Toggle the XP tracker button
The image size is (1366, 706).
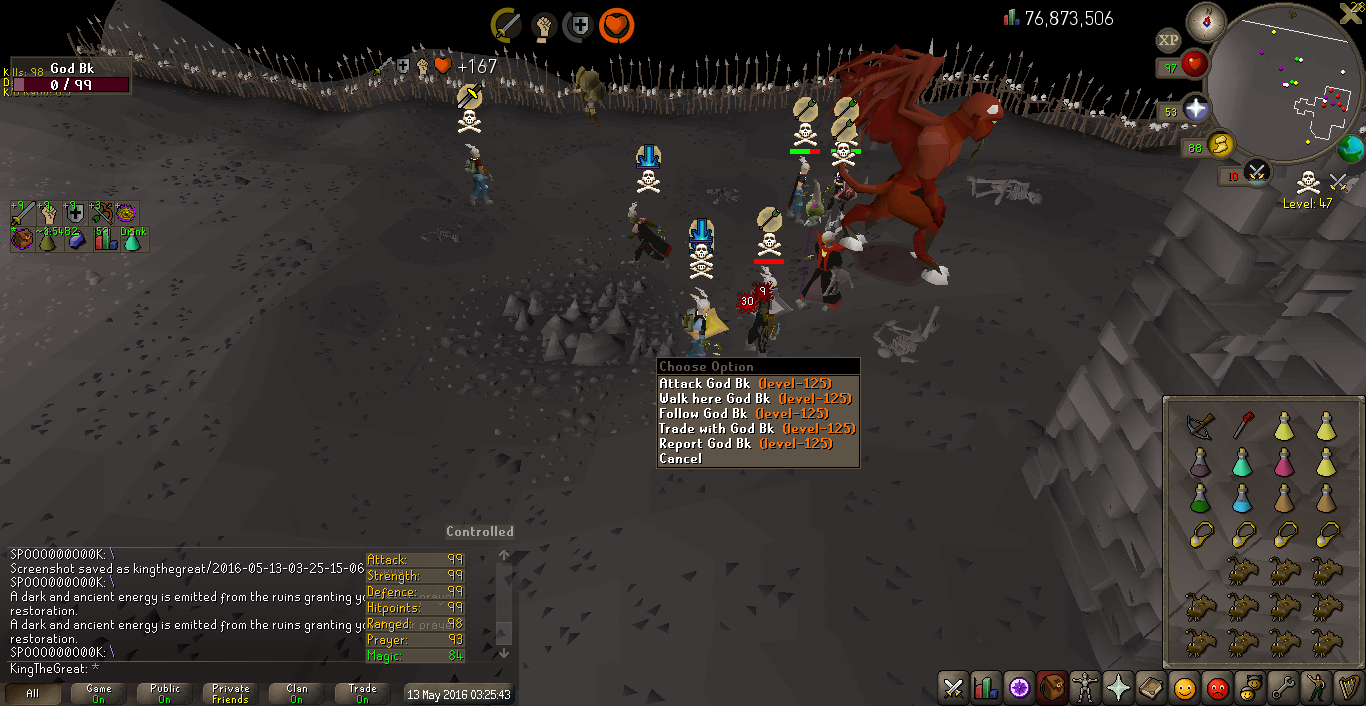[1167, 40]
